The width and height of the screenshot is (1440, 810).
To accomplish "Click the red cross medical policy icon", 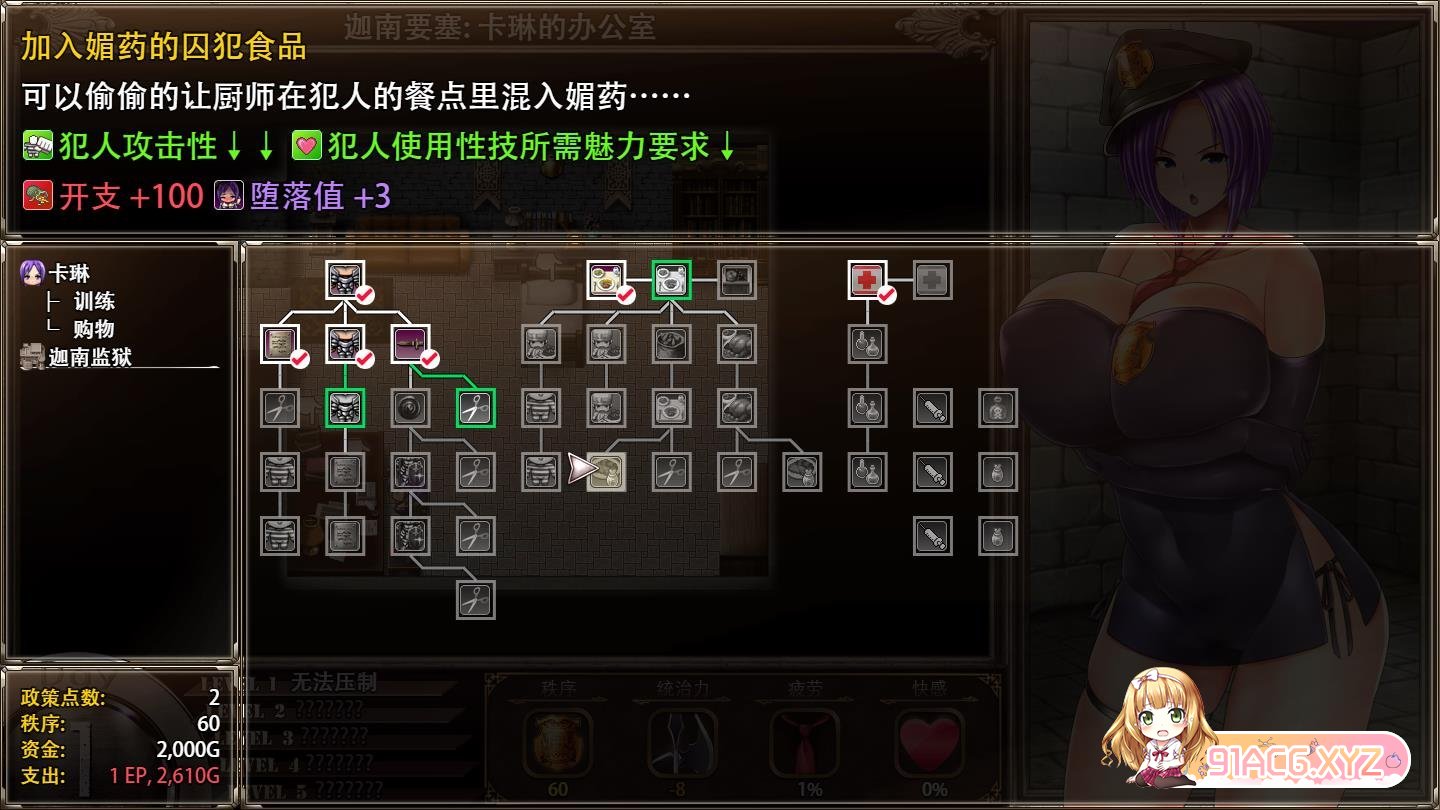I will [x=866, y=280].
